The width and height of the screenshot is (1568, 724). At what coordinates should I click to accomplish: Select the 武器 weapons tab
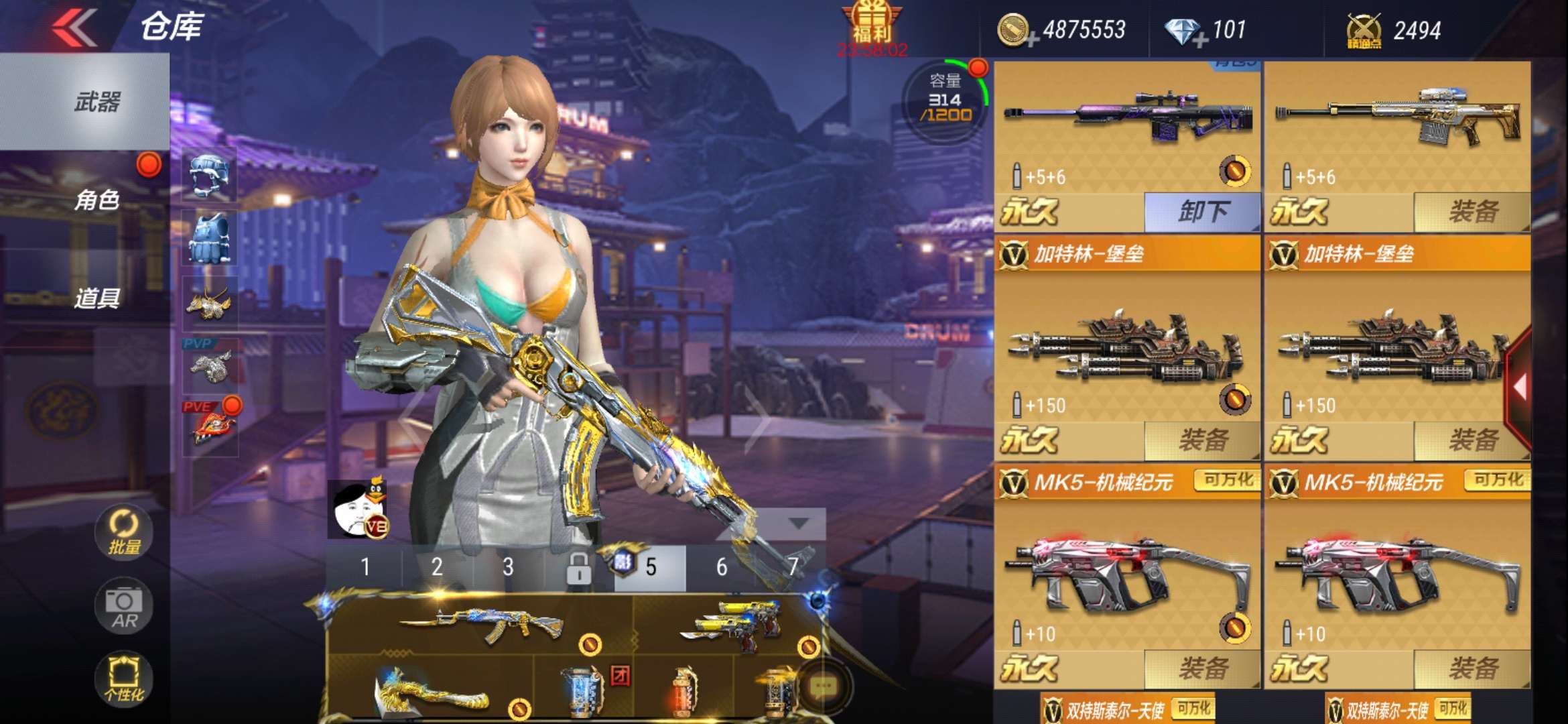click(96, 102)
